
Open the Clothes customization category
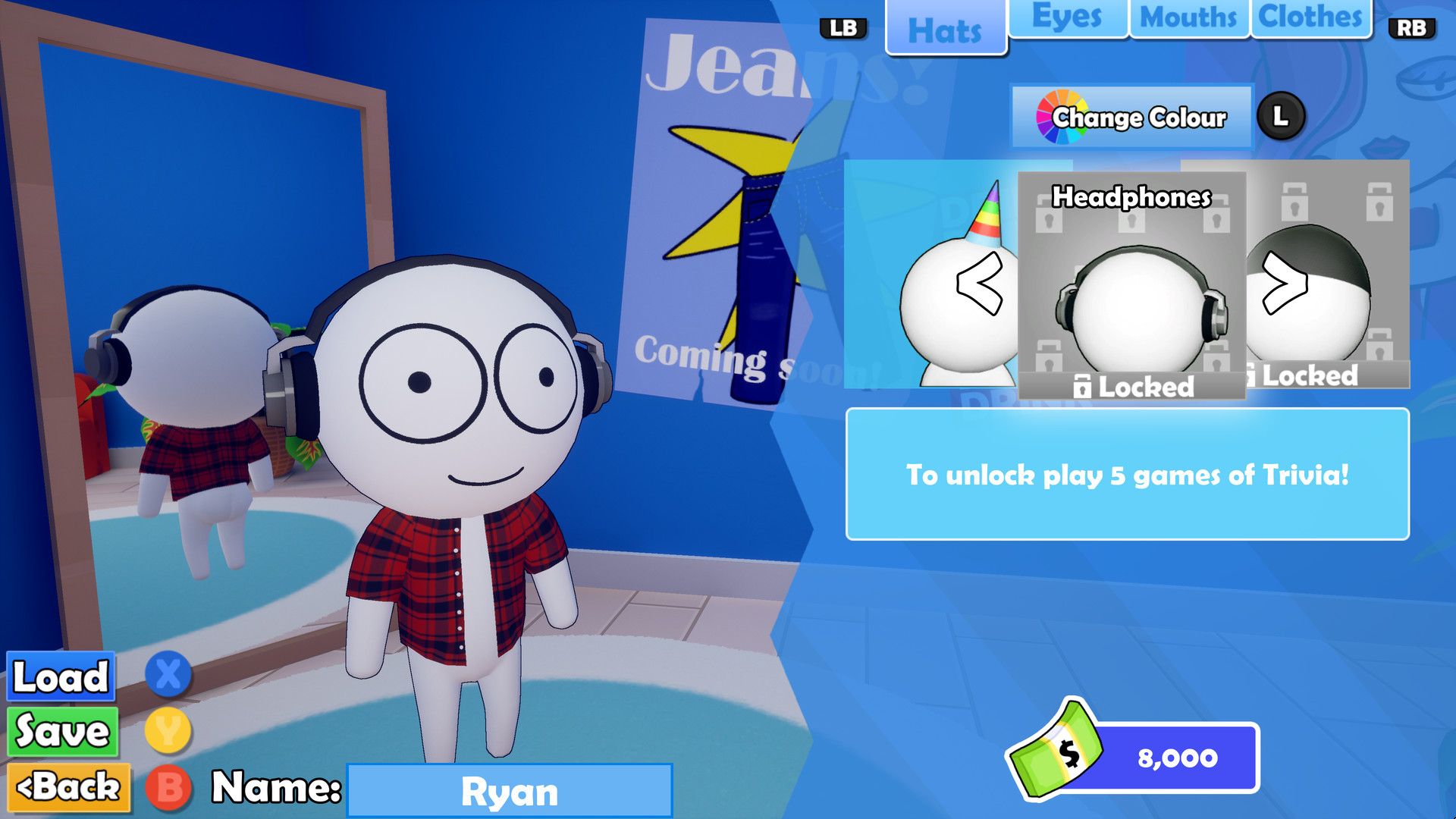1310,15
